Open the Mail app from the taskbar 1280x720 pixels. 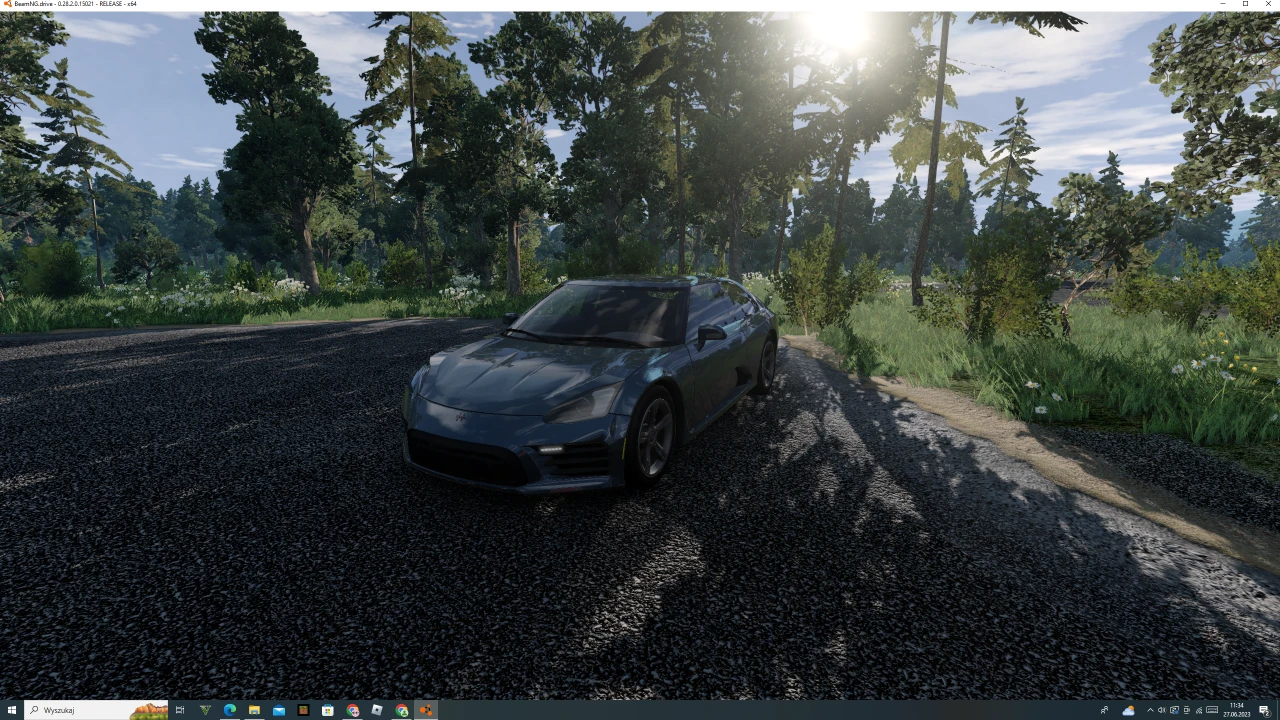[x=278, y=710]
